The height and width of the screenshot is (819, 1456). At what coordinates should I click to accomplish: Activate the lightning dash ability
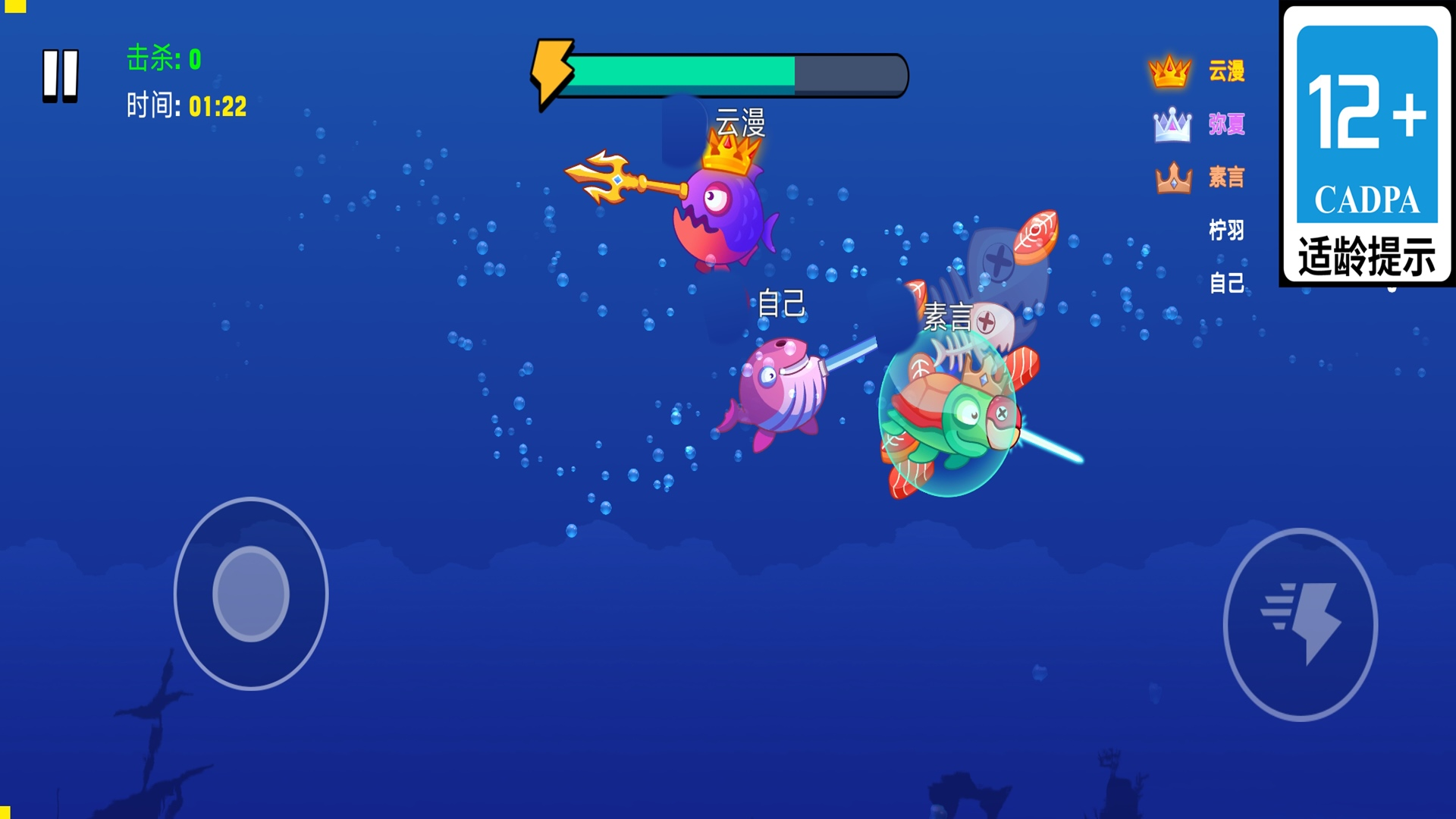(x=1300, y=624)
